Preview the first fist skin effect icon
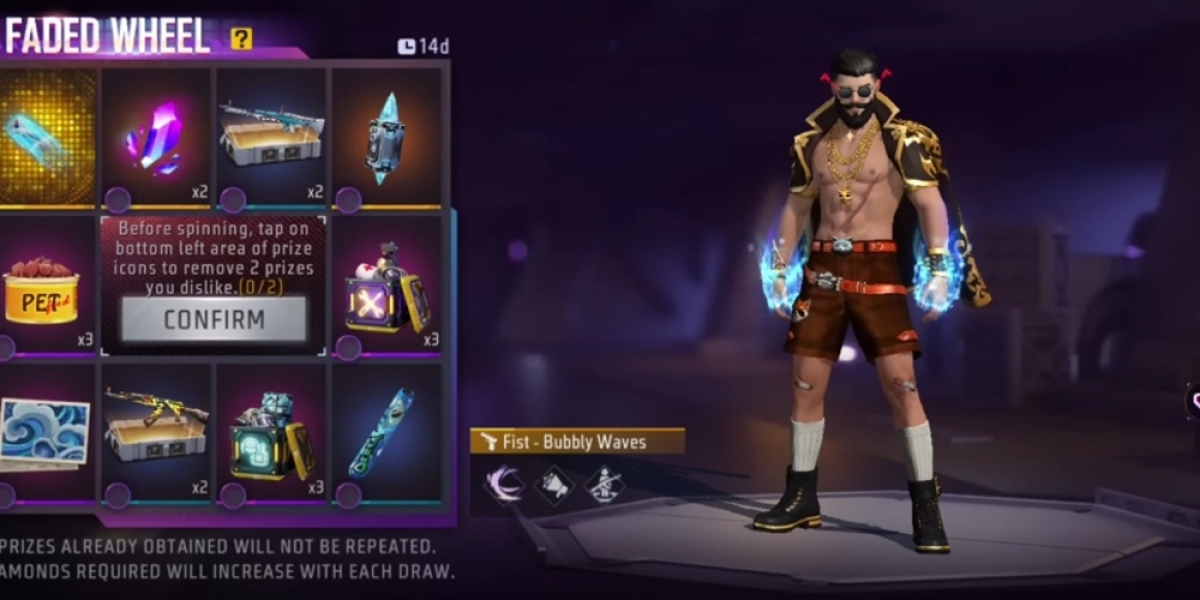 pyautogui.click(x=503, y=484)
